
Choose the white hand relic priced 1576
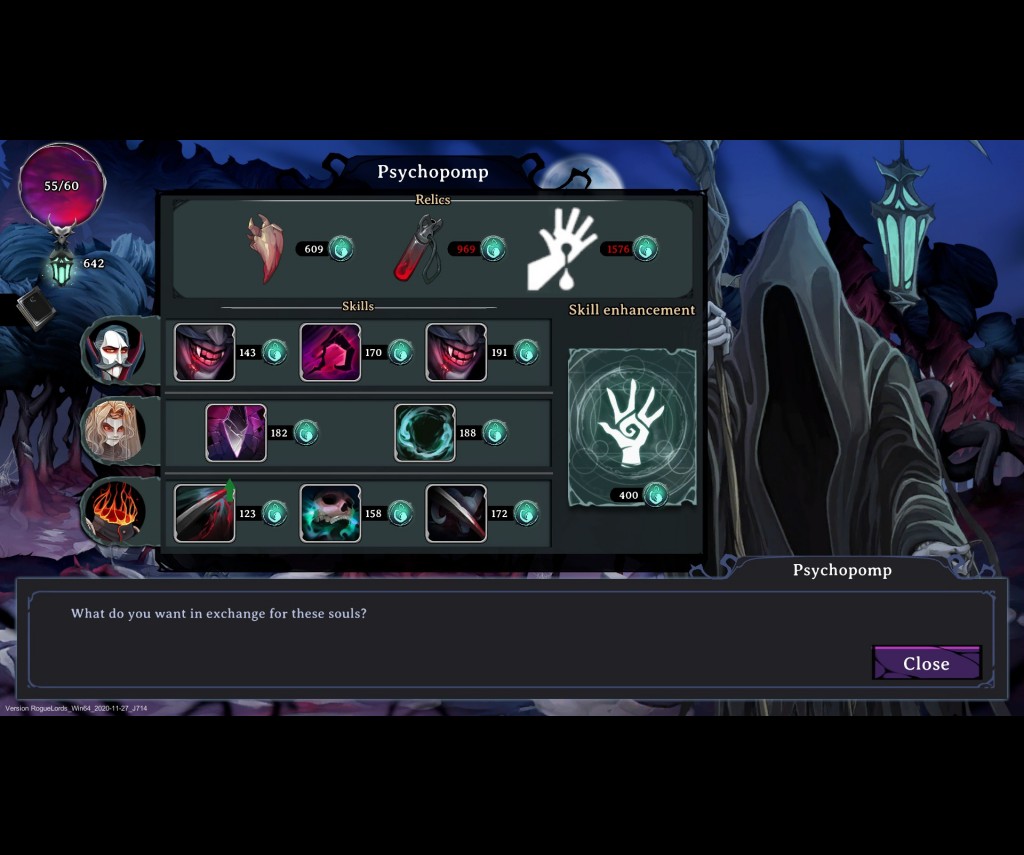click(562, 248)
